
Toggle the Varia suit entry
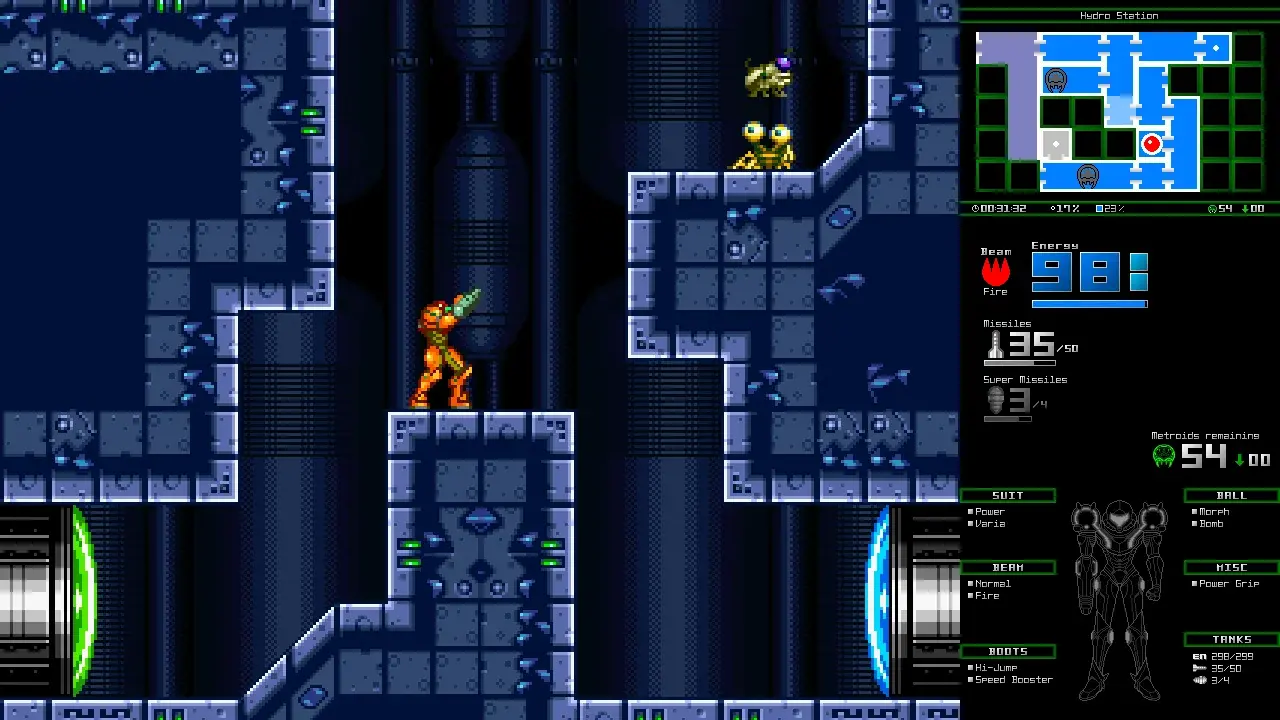click(x=990, y=524)
